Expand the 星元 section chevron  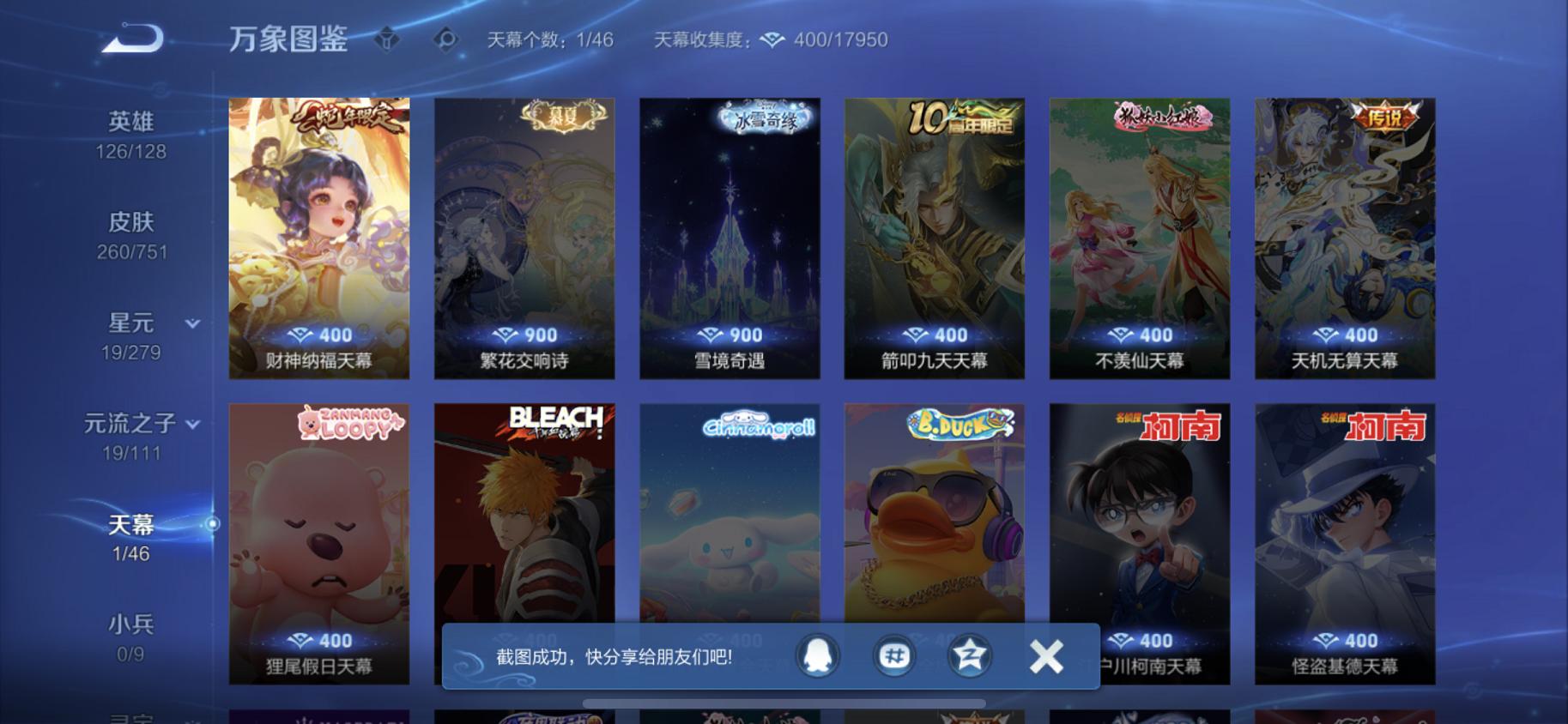[191, 324]
